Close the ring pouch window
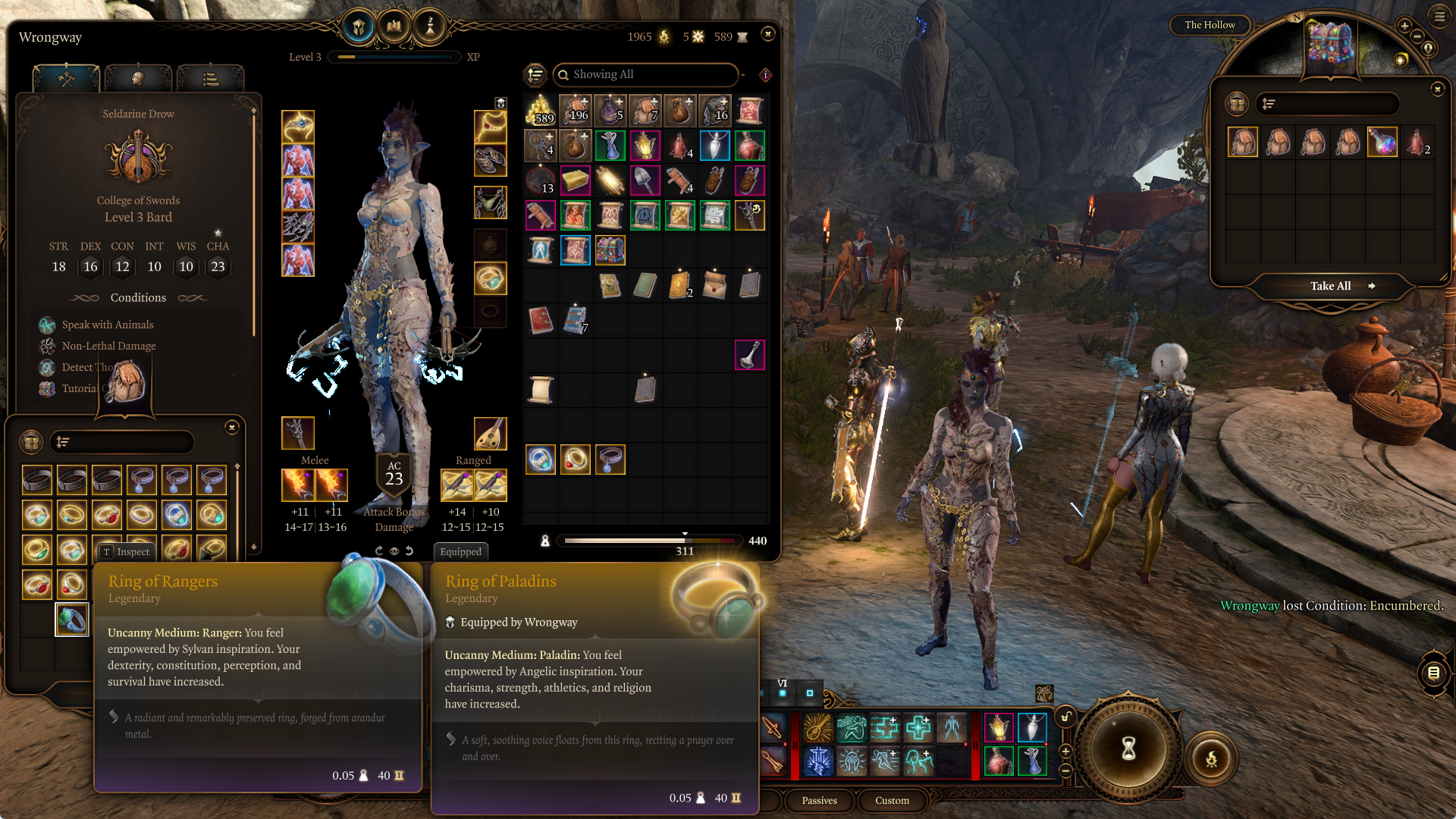Image resolution: width=1456 pixels, height=819 pixels. [232, 428]
